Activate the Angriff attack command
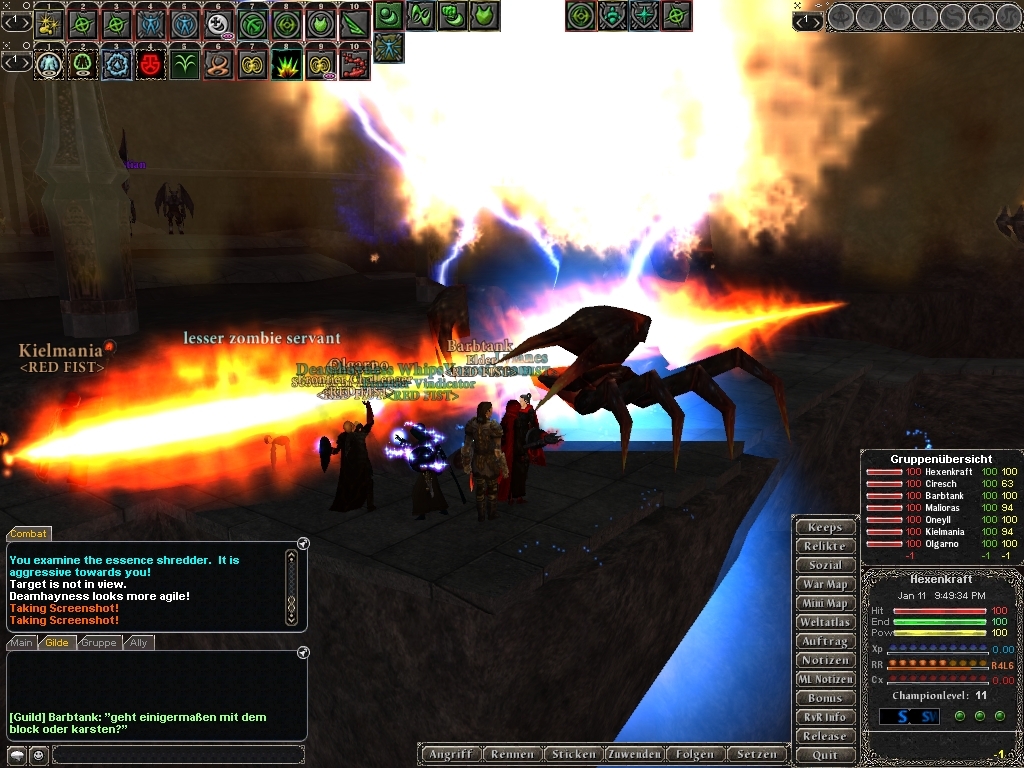Screen dimensions: 1024x768 click(450, 754)
